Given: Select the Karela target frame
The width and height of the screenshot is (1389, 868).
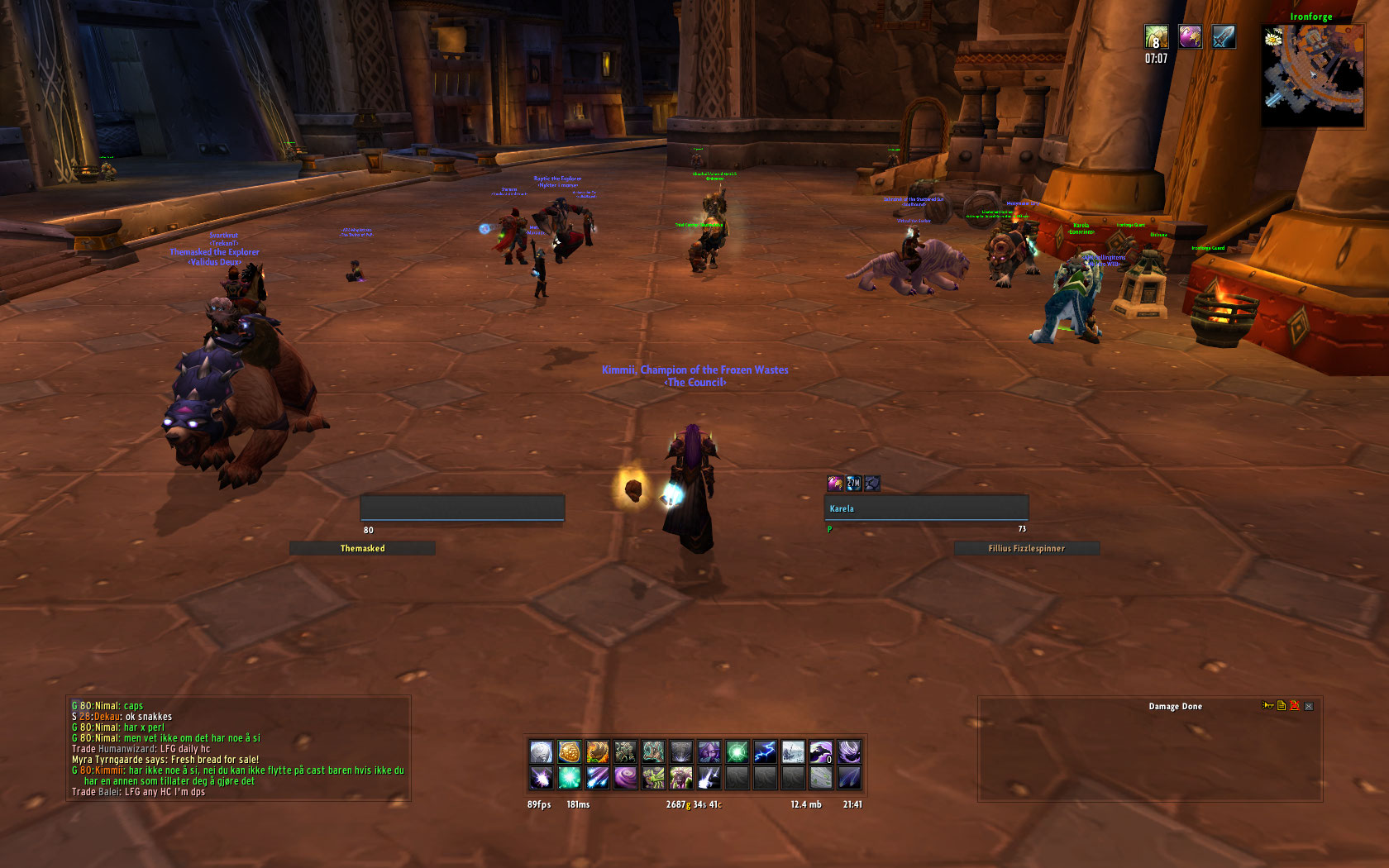Looking at the screenshot, I should pos(926,508).
